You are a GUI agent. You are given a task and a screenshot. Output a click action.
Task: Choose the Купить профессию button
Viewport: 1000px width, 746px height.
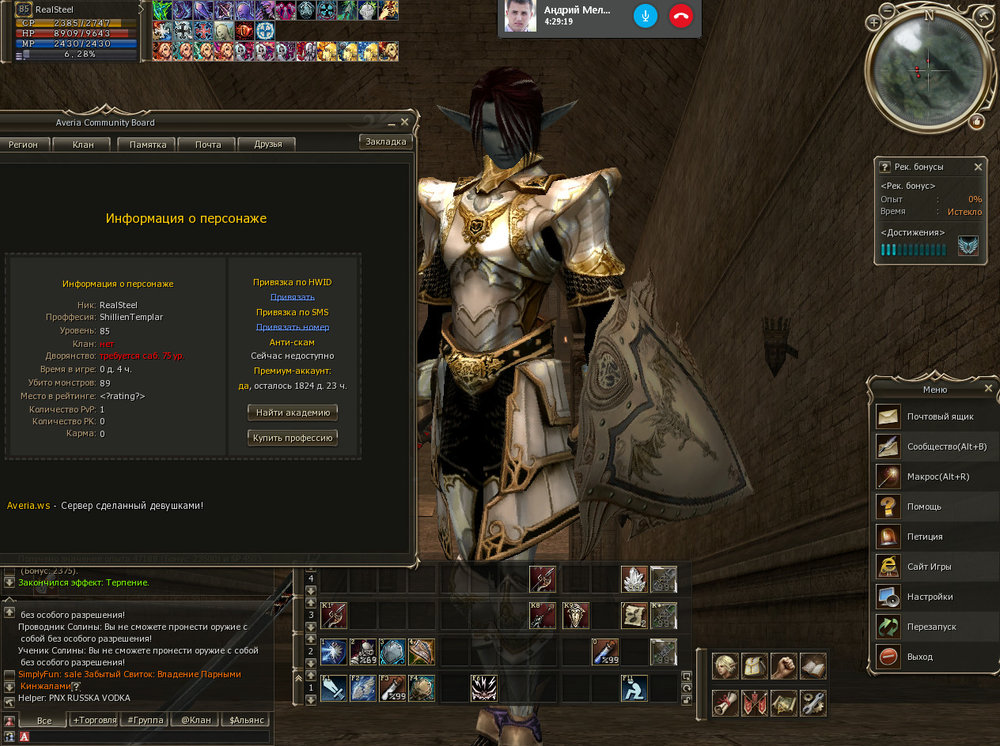pos(293,437)
